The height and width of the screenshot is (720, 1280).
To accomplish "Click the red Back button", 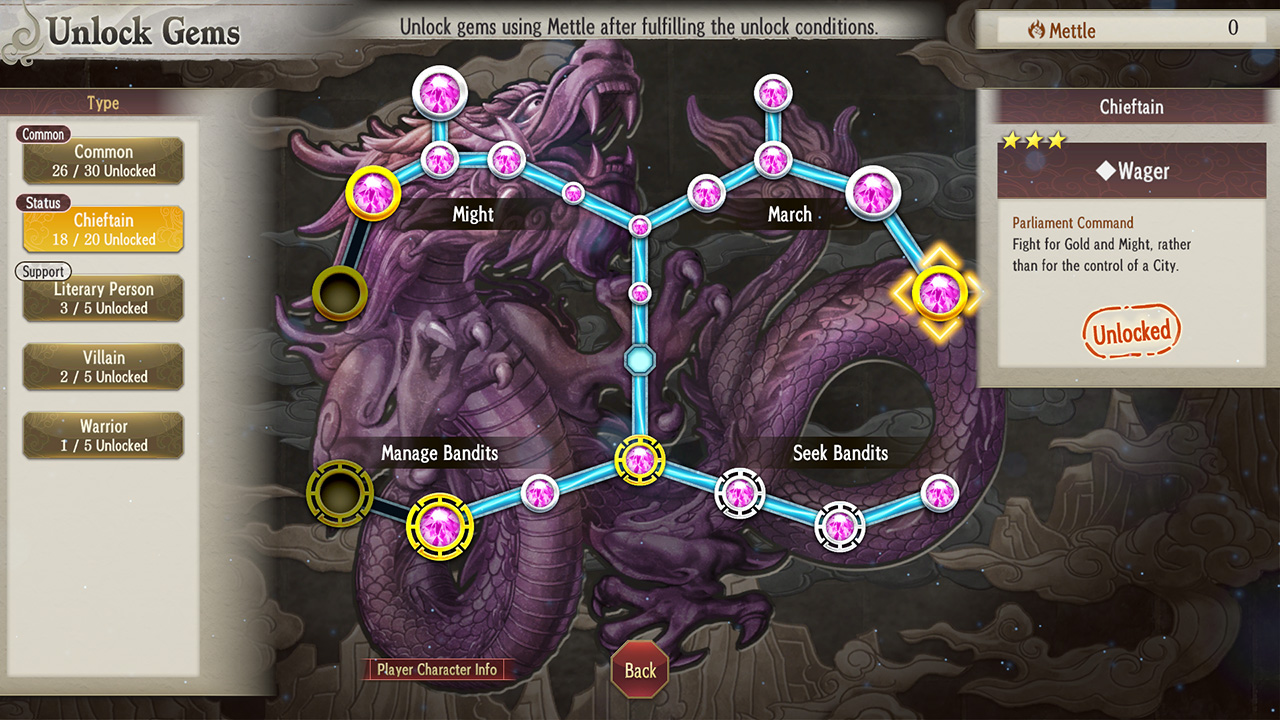I will [x=640, y=670].
